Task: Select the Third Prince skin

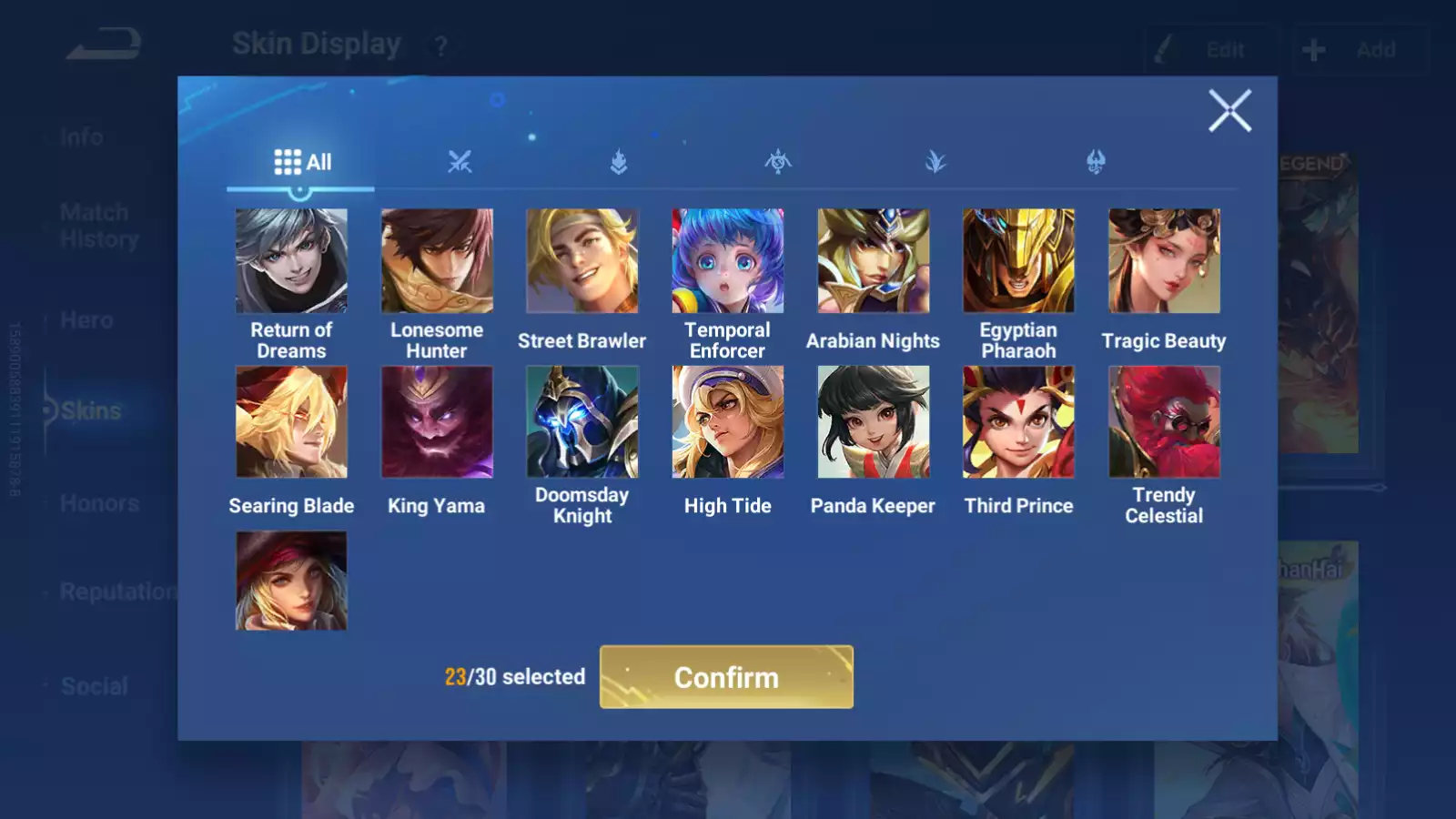Action: point(1019,422)
